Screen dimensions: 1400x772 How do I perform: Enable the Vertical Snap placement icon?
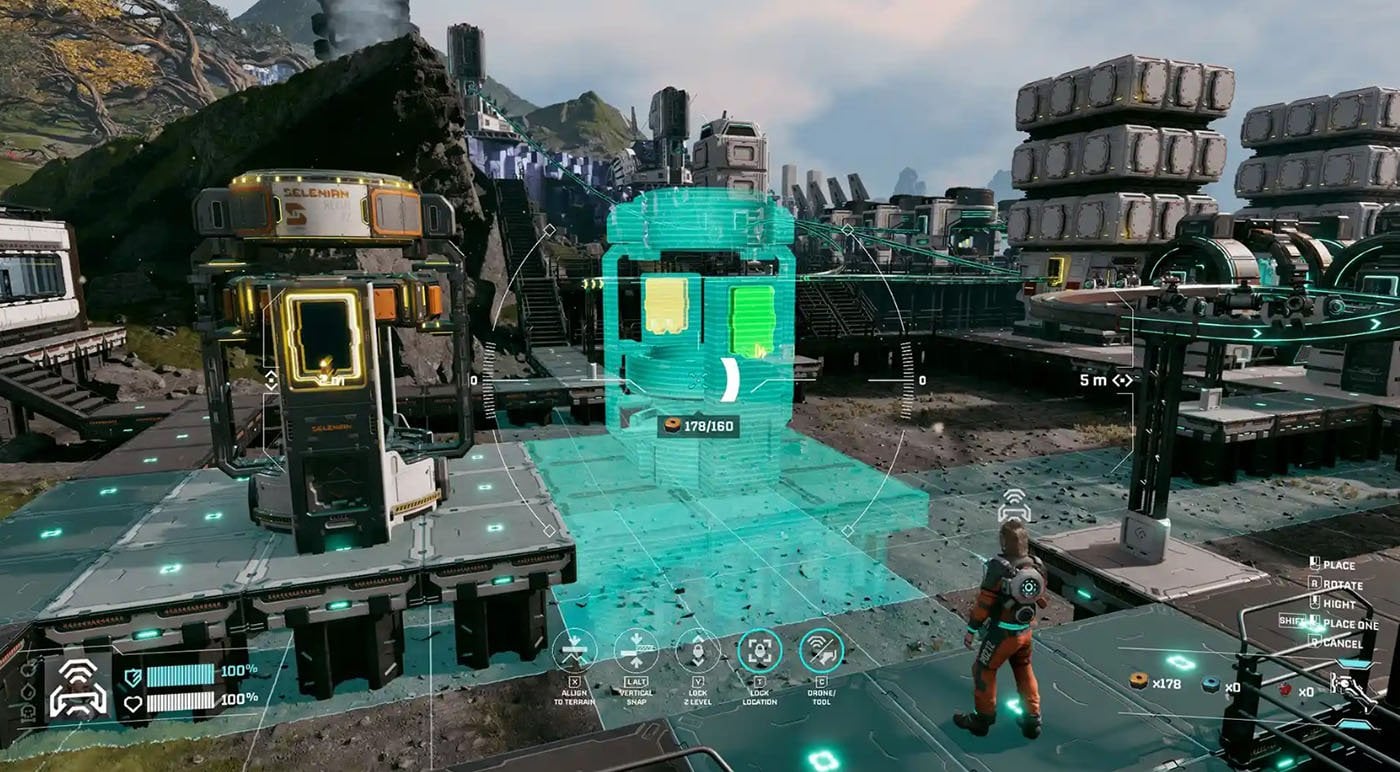tap(636, 650)
